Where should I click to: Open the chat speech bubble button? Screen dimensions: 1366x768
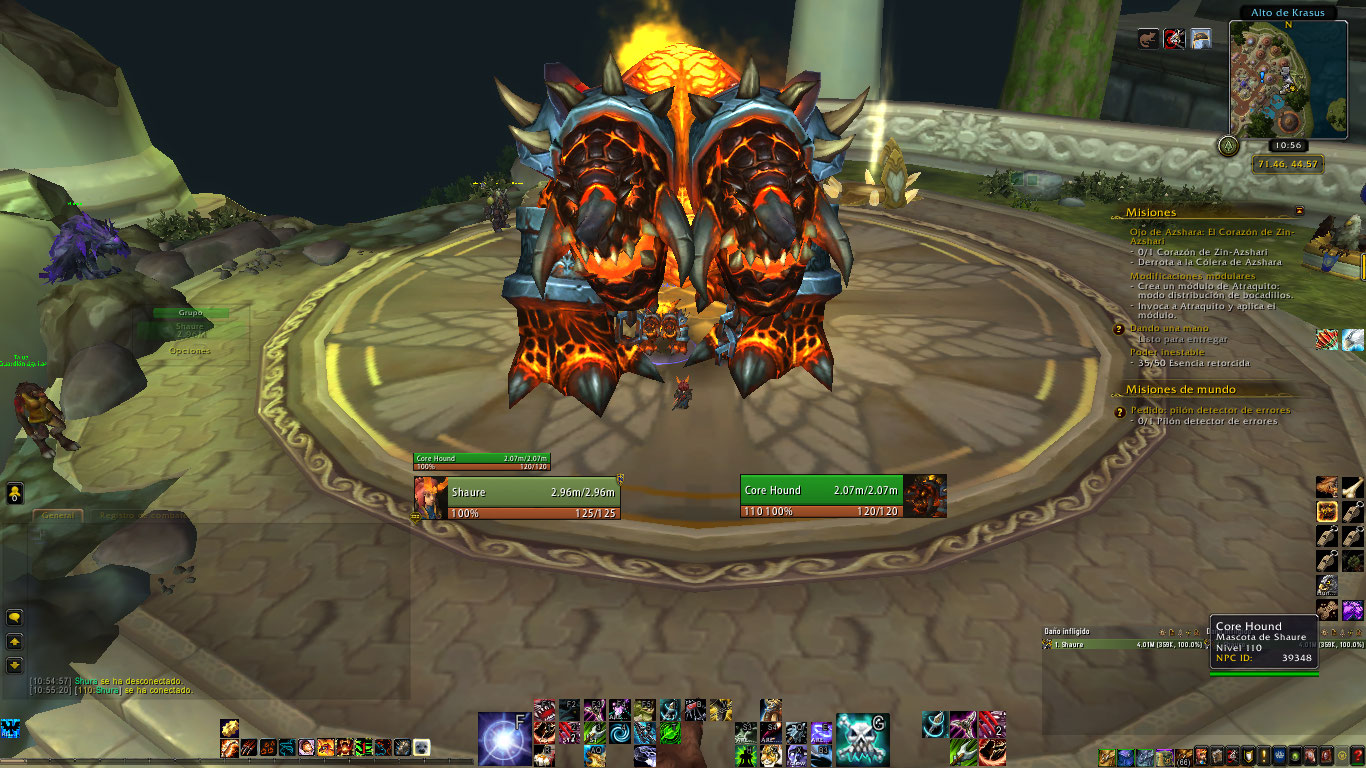(15, 618)
